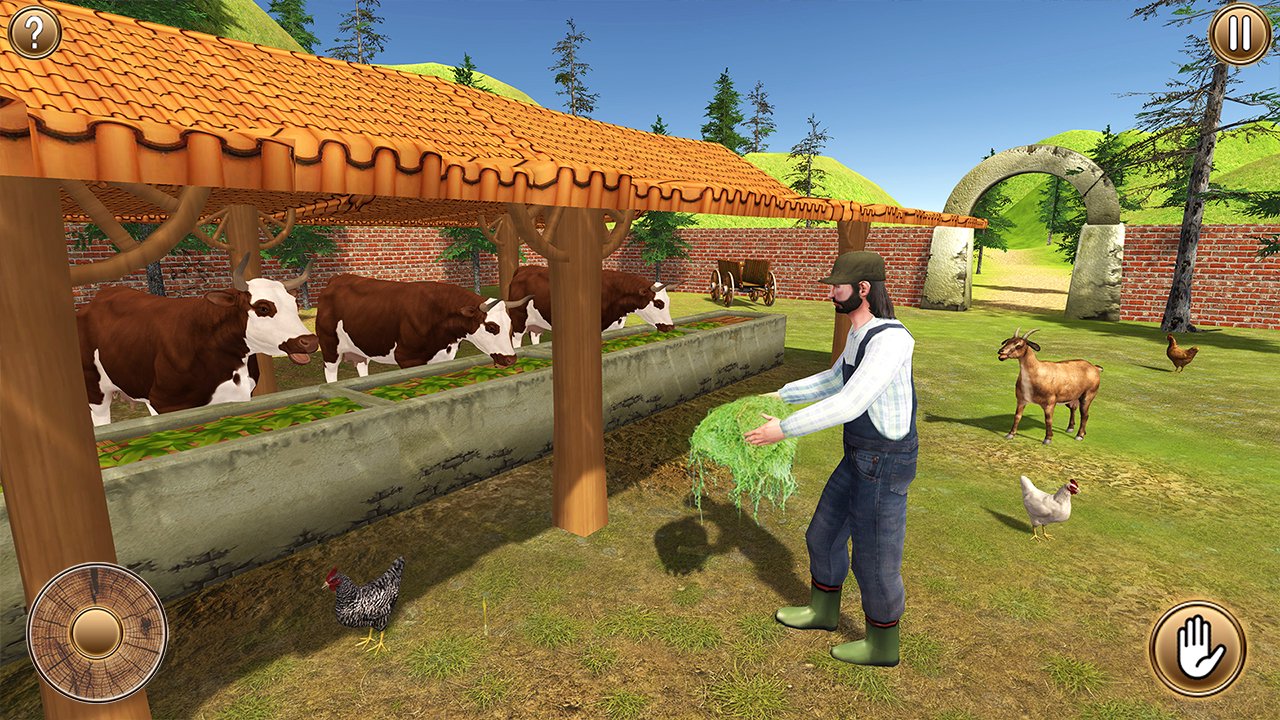Click the cow sticking out its tongue
The height and width of the screenshot is (720, 1280).
pyautogui.click(x=290, y=345)
